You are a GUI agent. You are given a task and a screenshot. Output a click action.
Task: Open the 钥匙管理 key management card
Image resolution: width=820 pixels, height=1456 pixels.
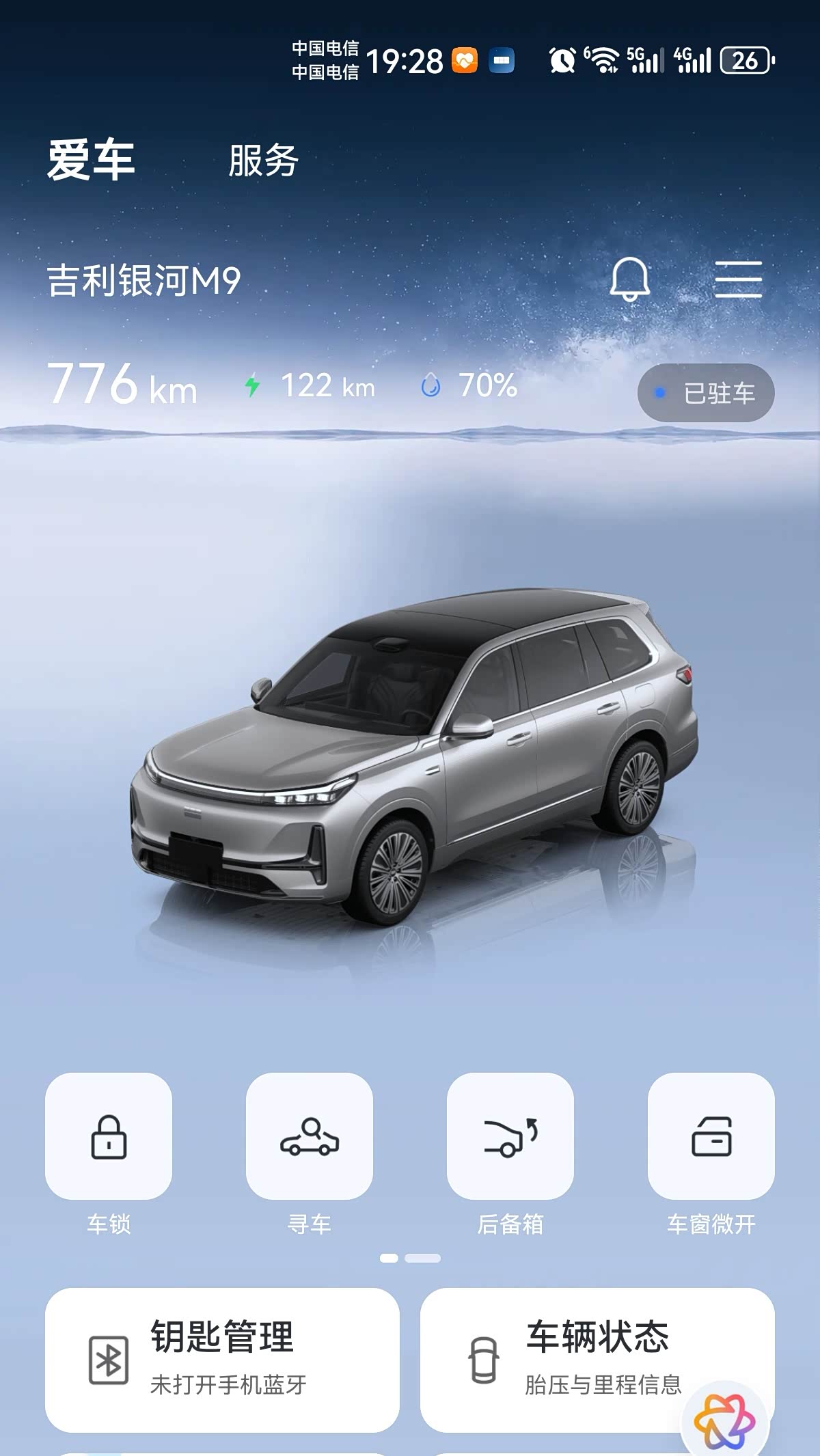point(222,1360)
